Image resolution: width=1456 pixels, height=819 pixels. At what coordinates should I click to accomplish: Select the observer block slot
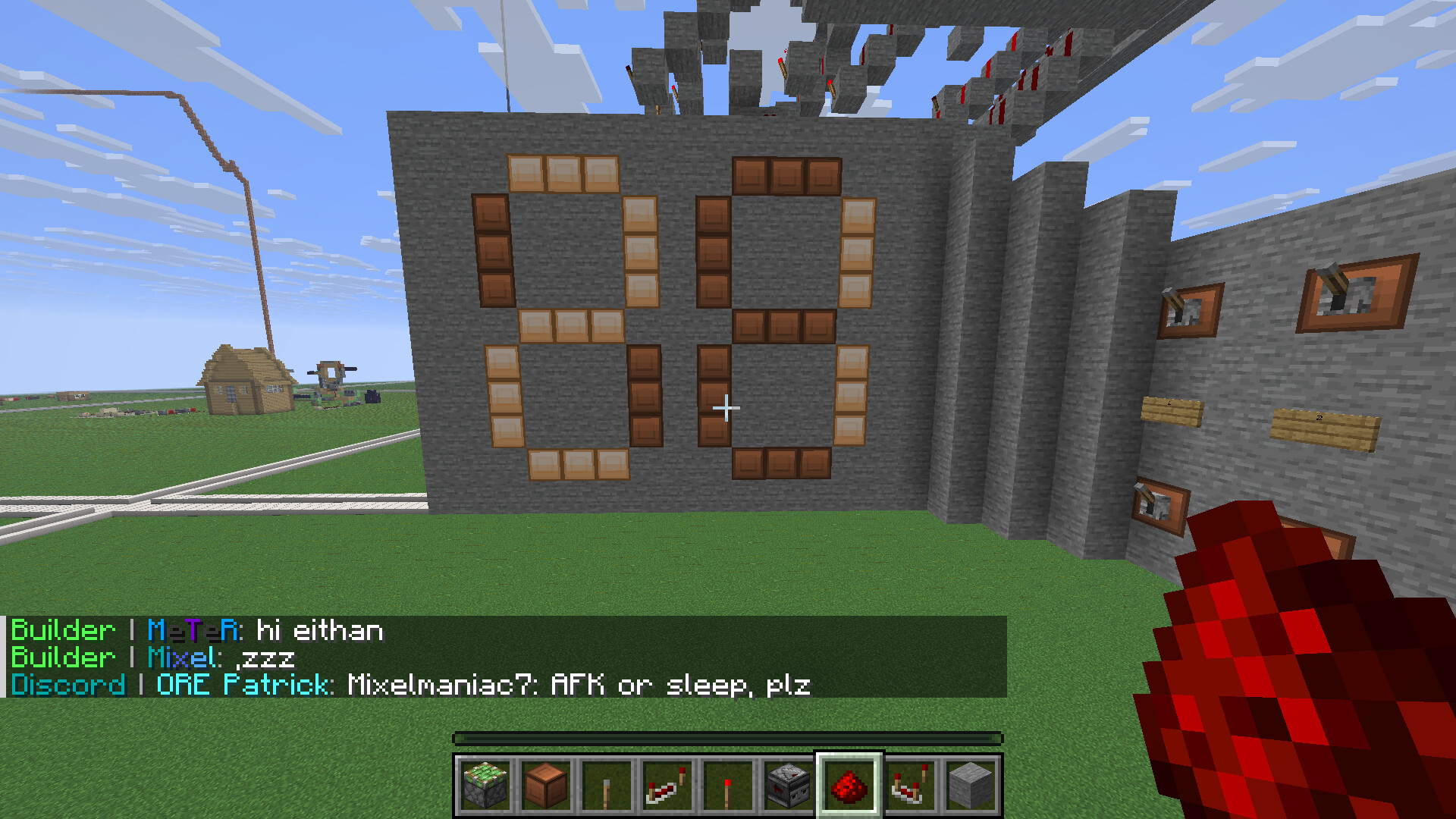pos(789,786)
